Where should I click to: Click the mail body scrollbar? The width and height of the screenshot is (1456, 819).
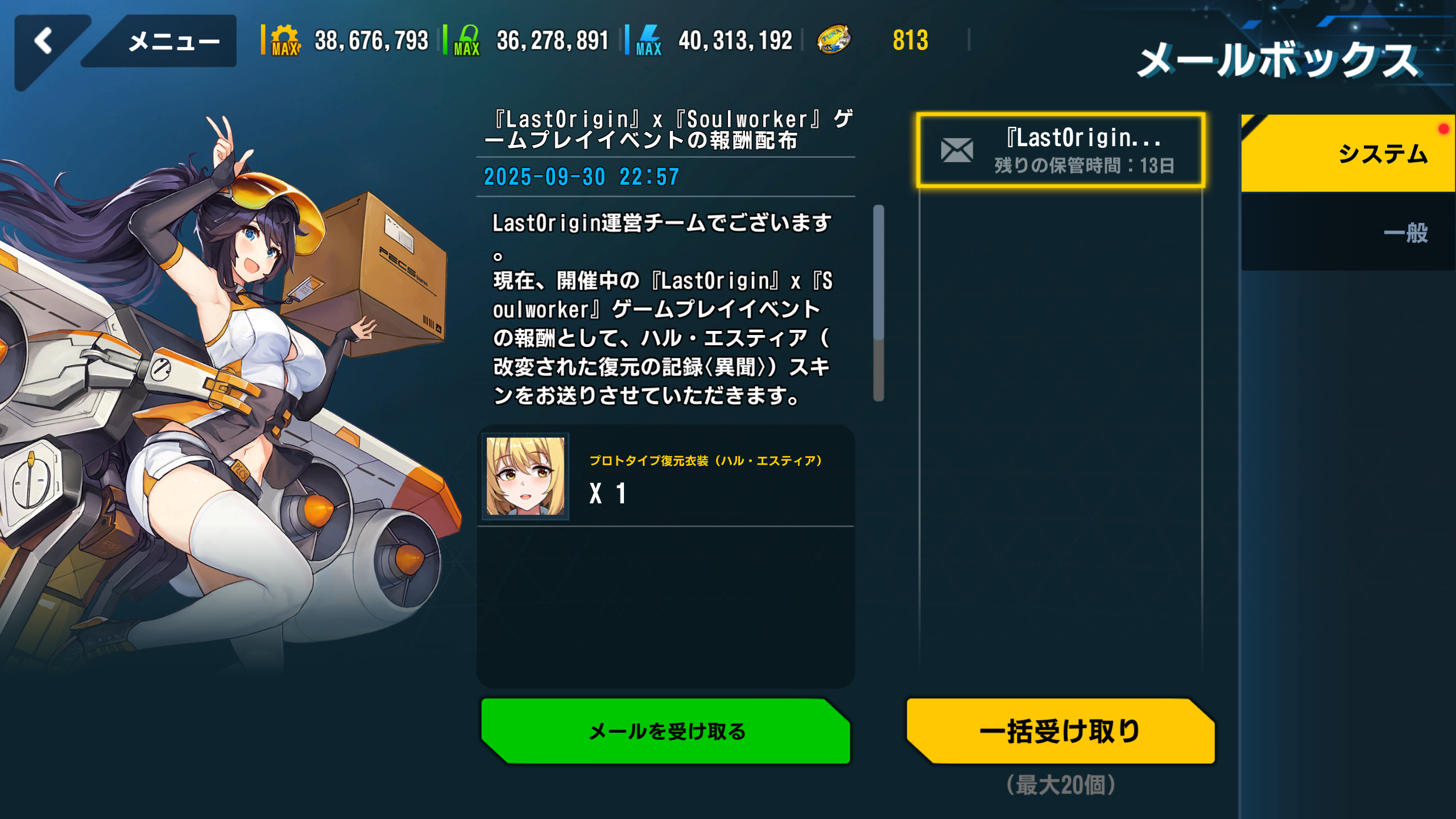[879, 303]
